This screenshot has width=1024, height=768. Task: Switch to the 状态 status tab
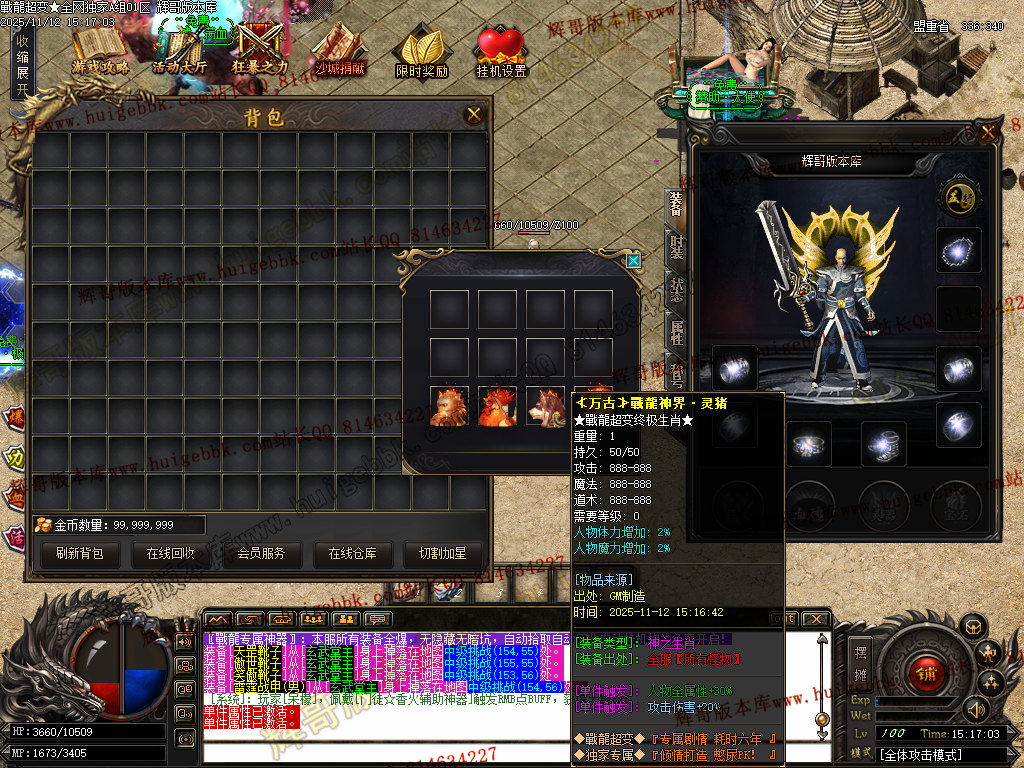[x=676, y=288]
